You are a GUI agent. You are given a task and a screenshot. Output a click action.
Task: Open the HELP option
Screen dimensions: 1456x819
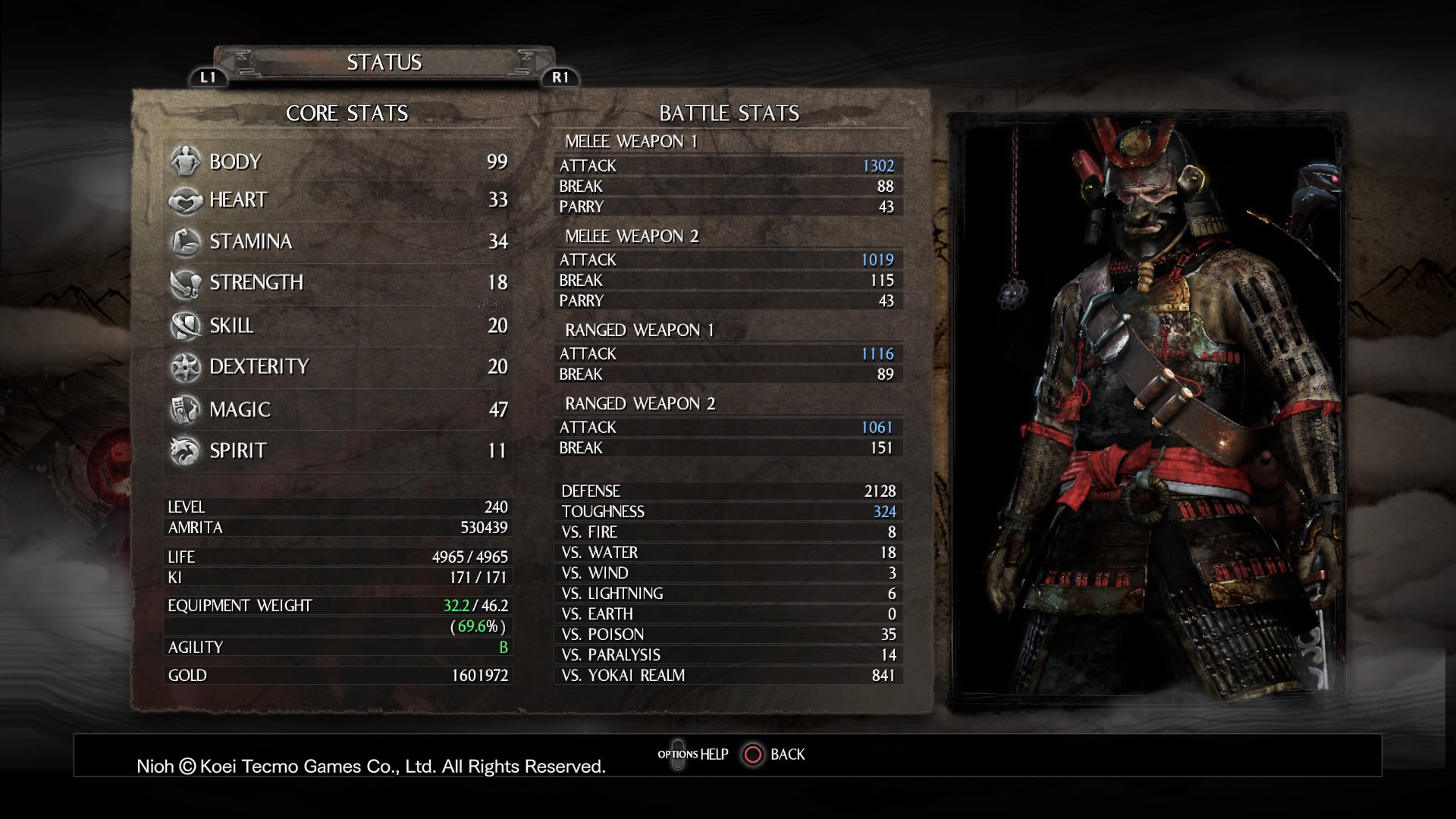[x=713, y=755]
